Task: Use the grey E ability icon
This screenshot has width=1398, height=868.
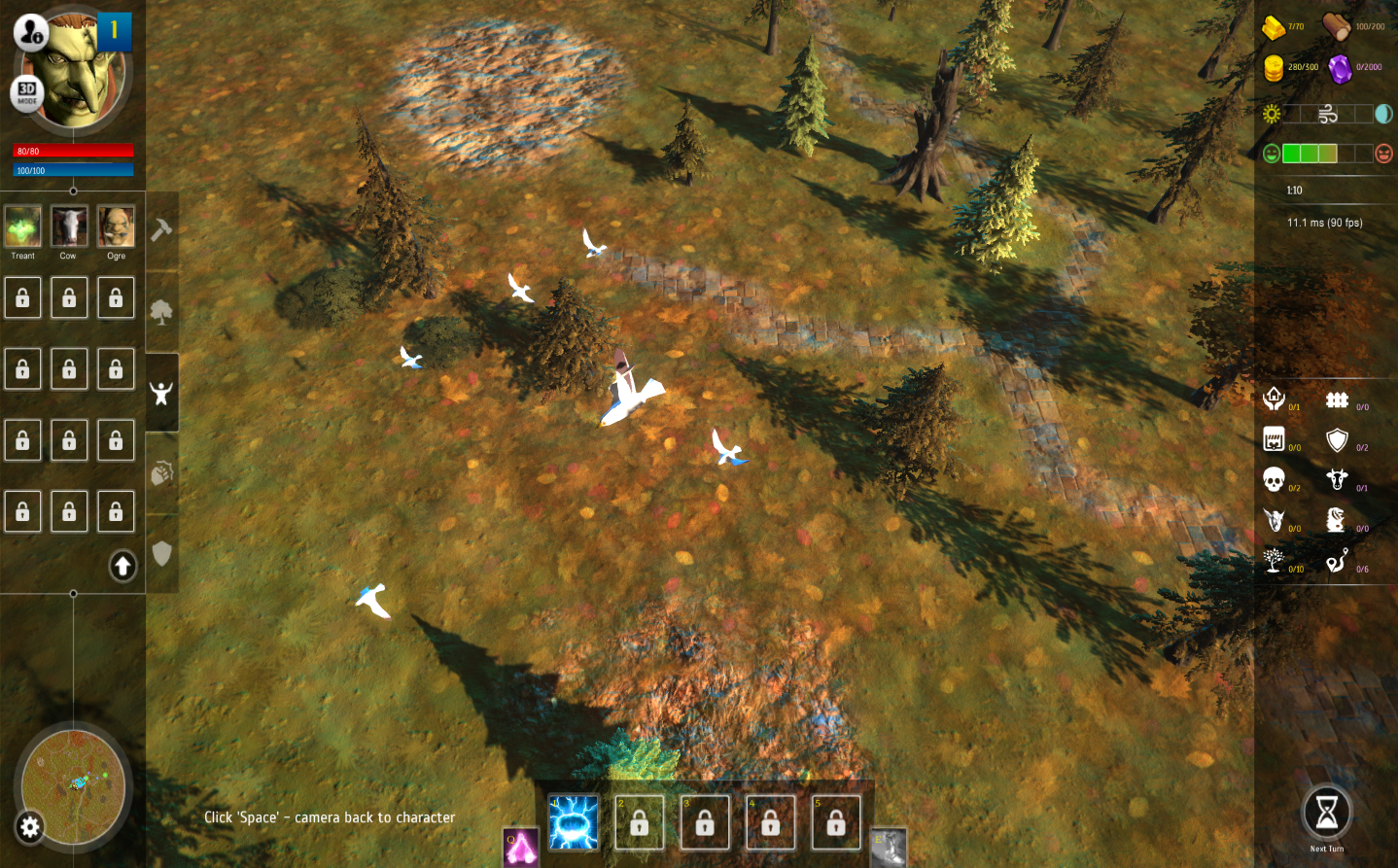Action: 889,848
